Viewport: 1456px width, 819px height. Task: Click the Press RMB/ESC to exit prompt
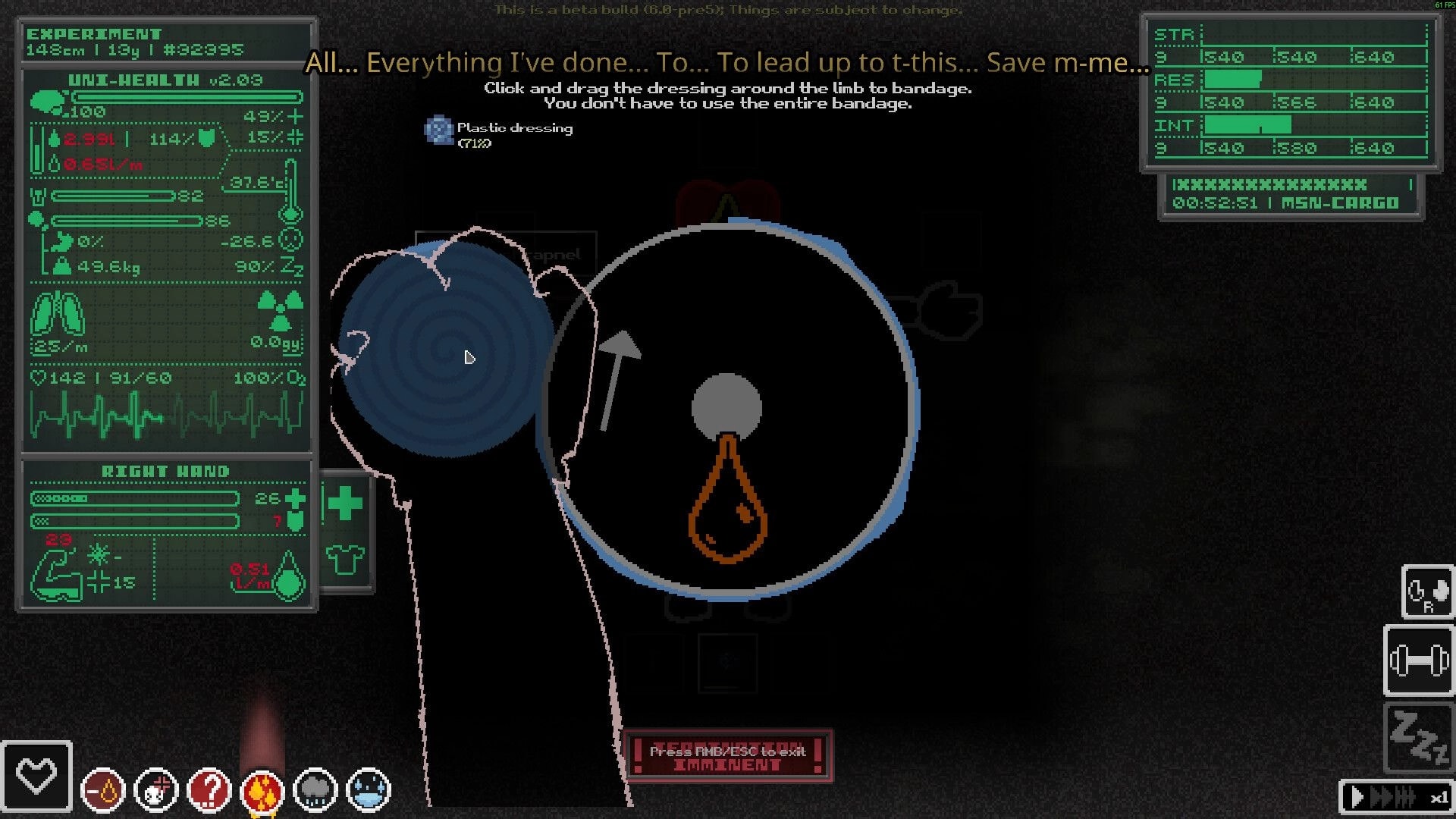coord(726,752)
